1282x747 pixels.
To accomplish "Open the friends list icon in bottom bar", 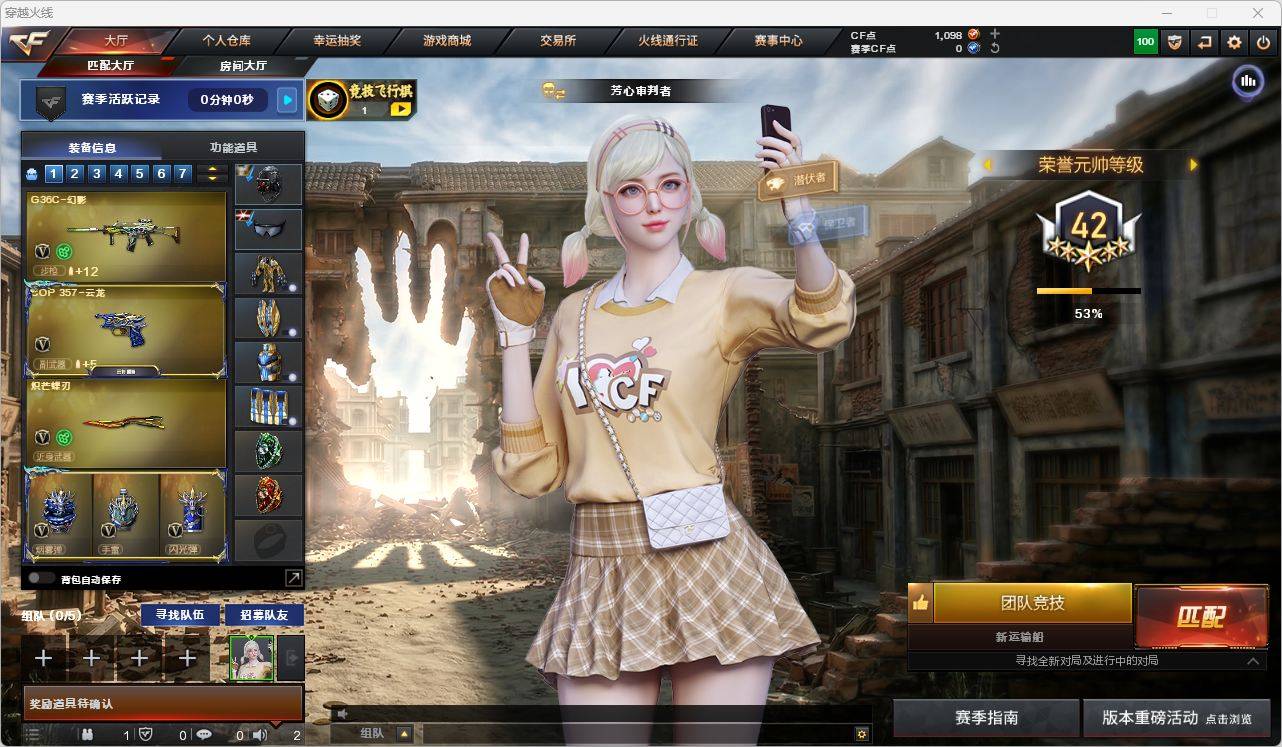I will [x=88, y=734].
